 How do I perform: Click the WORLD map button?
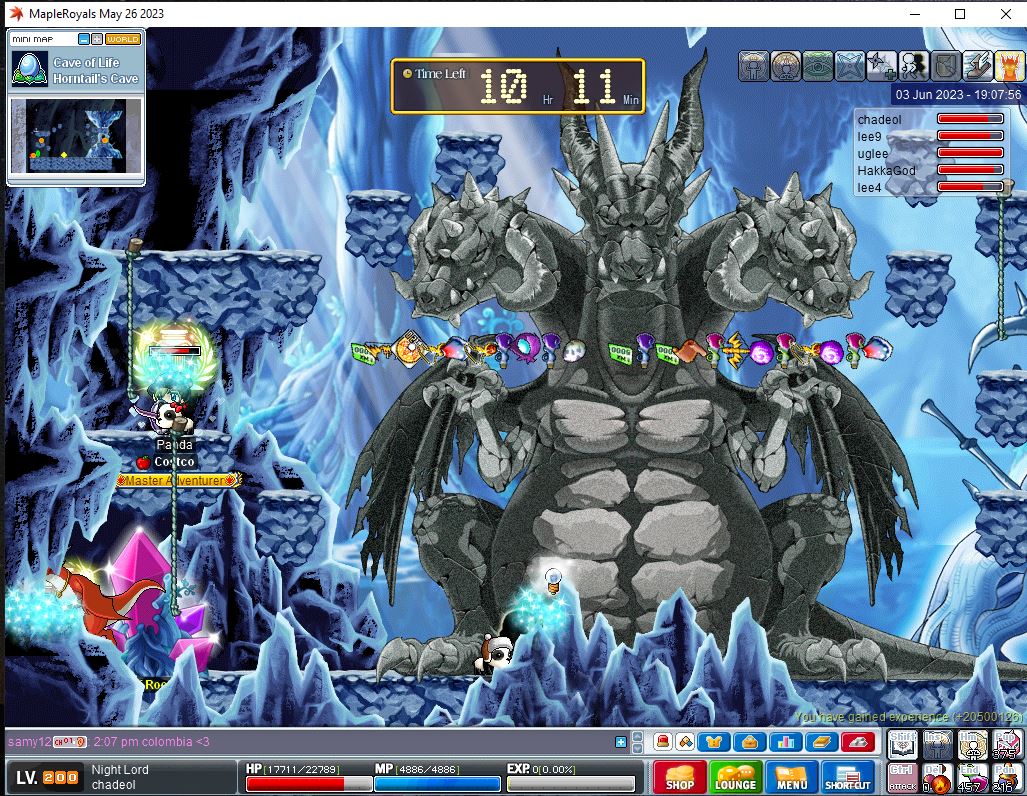[x=123, y=39]
